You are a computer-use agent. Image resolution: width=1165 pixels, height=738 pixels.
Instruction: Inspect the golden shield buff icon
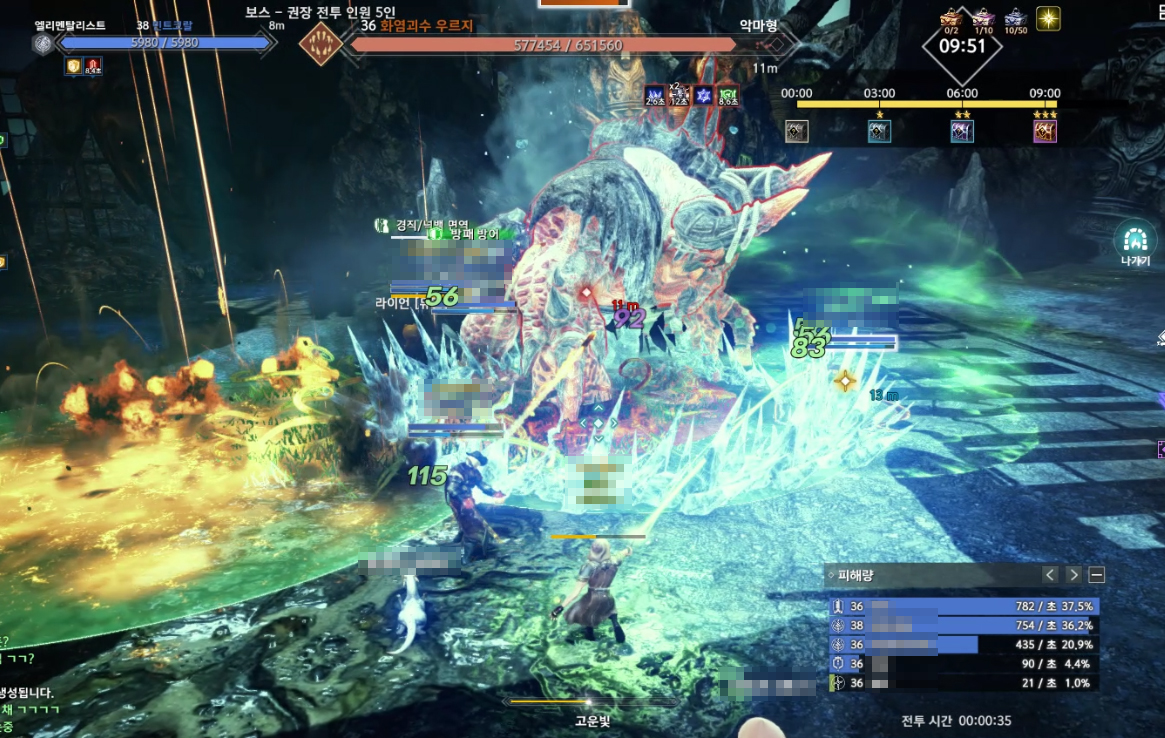click(74, 66)
